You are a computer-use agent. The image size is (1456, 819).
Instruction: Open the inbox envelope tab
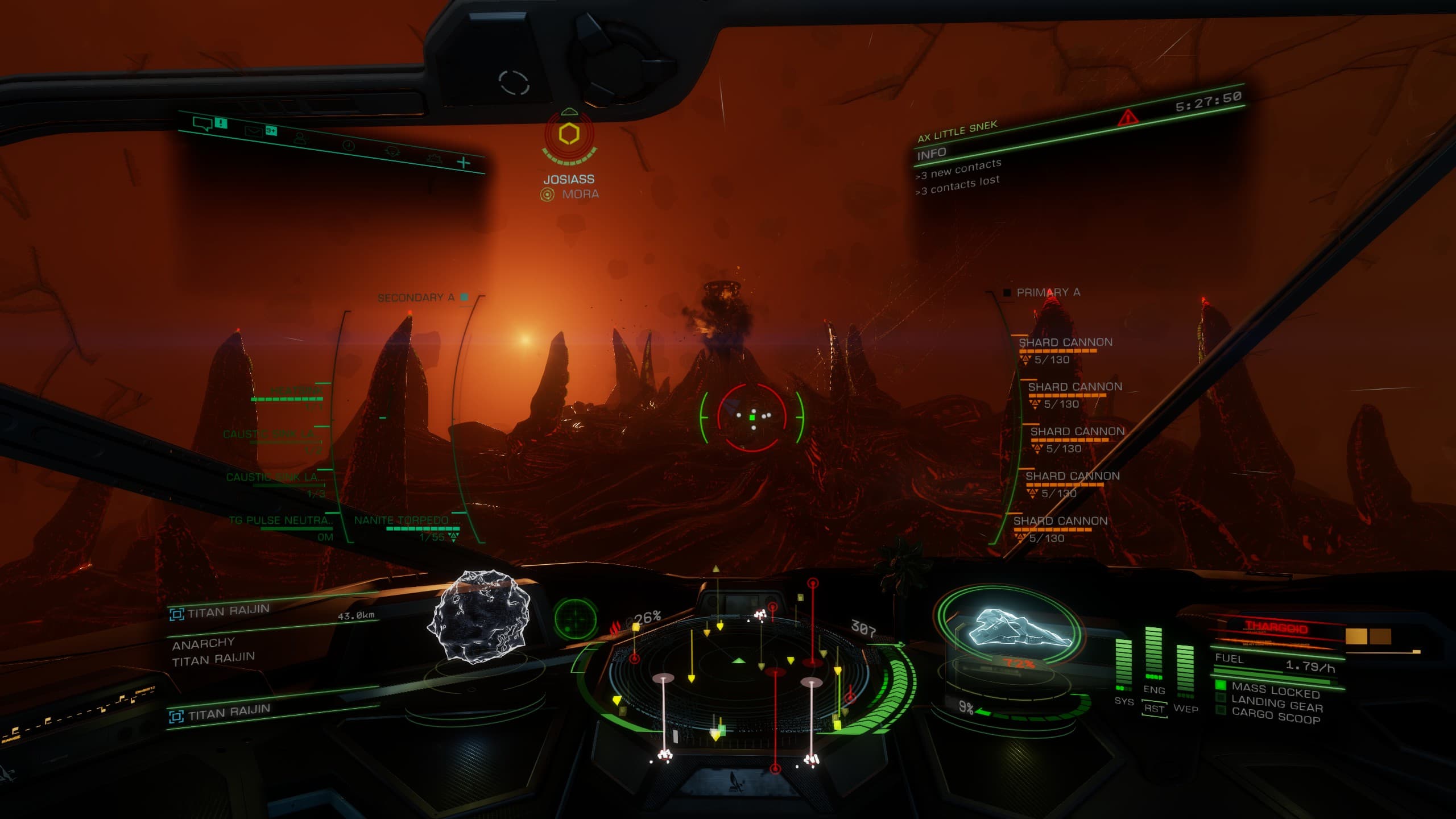pos(253,131)
